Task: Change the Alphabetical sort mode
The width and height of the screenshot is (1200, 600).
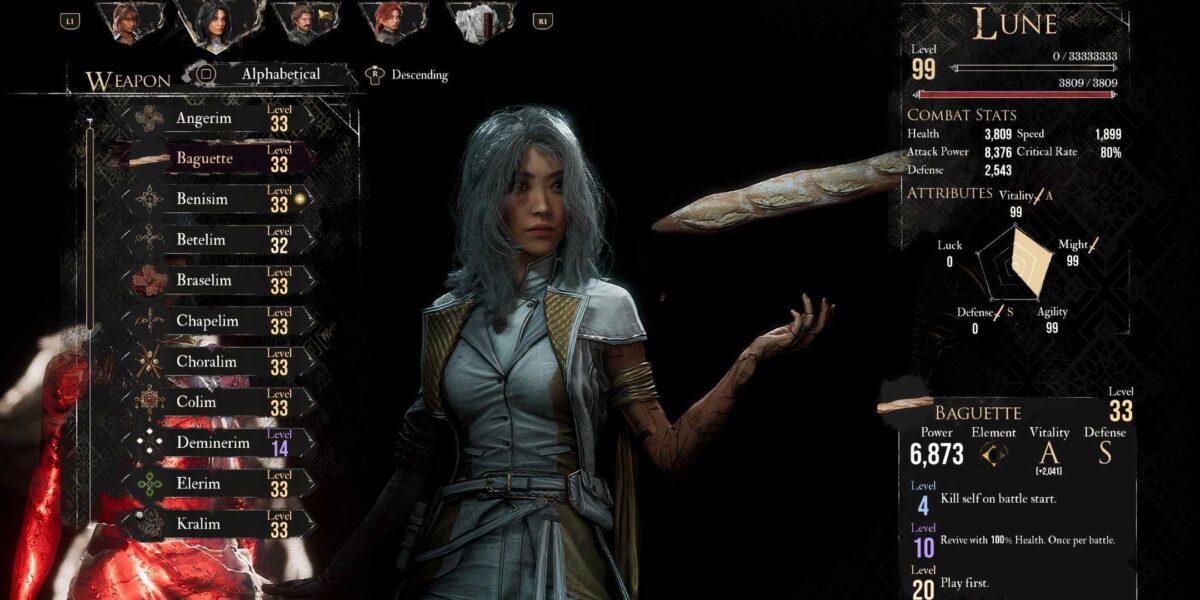Action: click(x=268, y=74)
